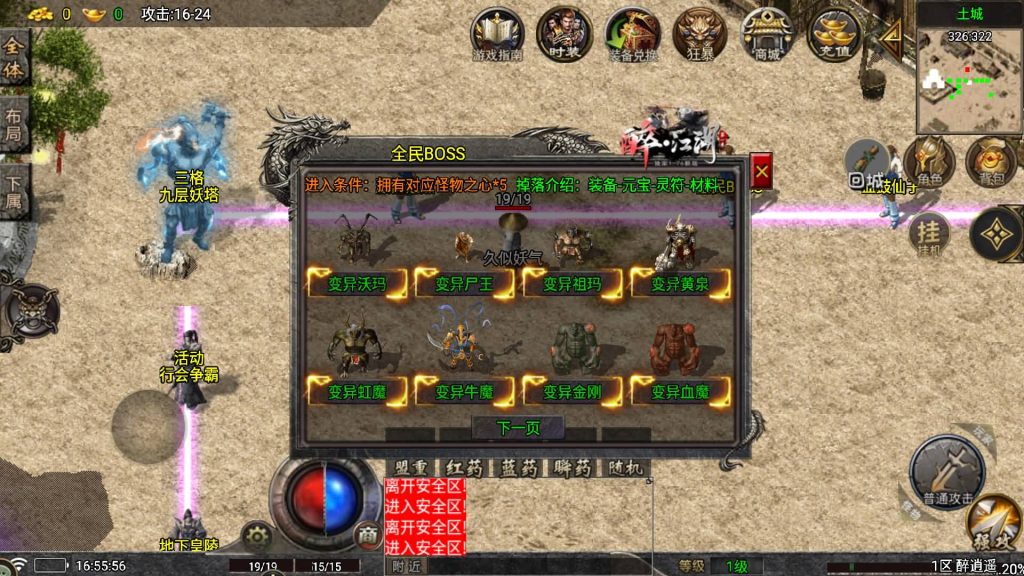Go to next page with 下一页
1024x576 pixels.
(518, 428)
